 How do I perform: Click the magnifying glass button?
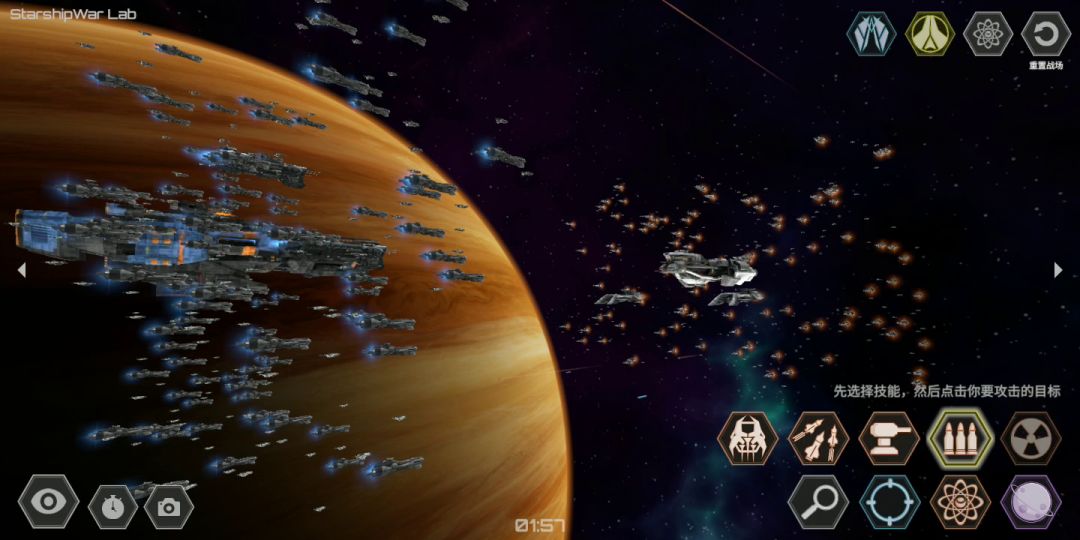[x=818, y=501]
